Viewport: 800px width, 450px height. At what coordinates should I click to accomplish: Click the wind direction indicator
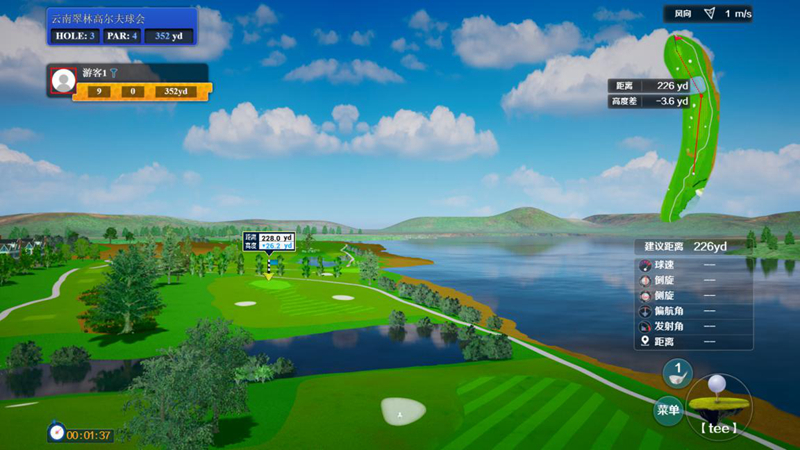pos(709,13)
